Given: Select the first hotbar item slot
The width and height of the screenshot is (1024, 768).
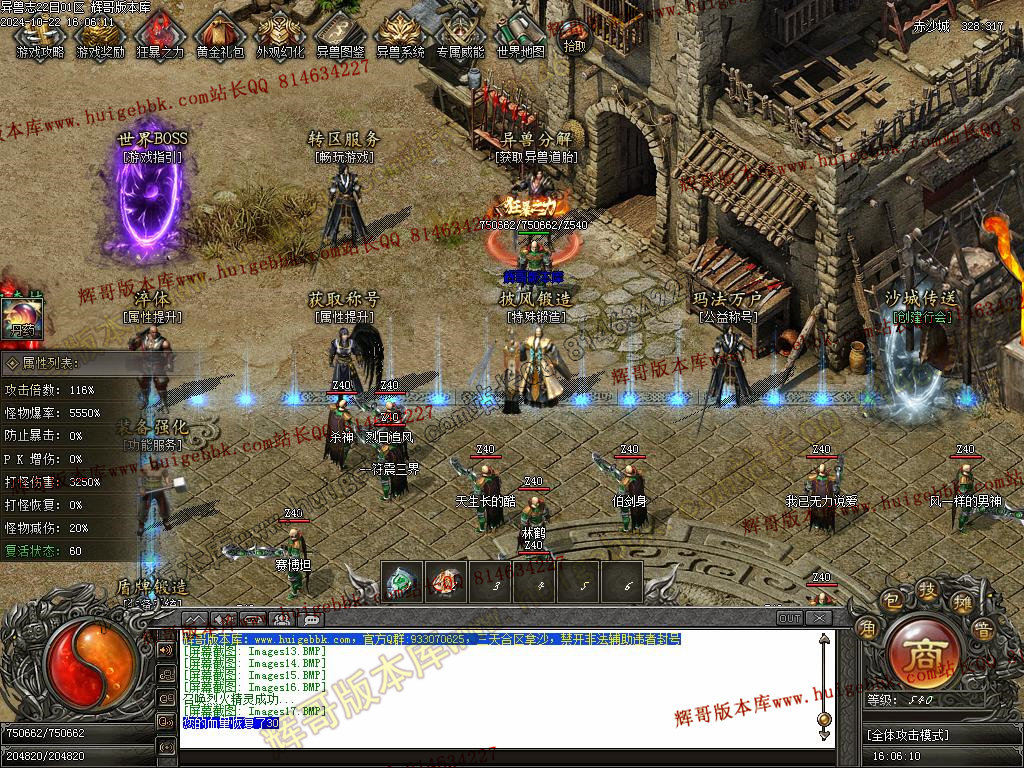Looking at the screenshot, I should click(402, 582).
